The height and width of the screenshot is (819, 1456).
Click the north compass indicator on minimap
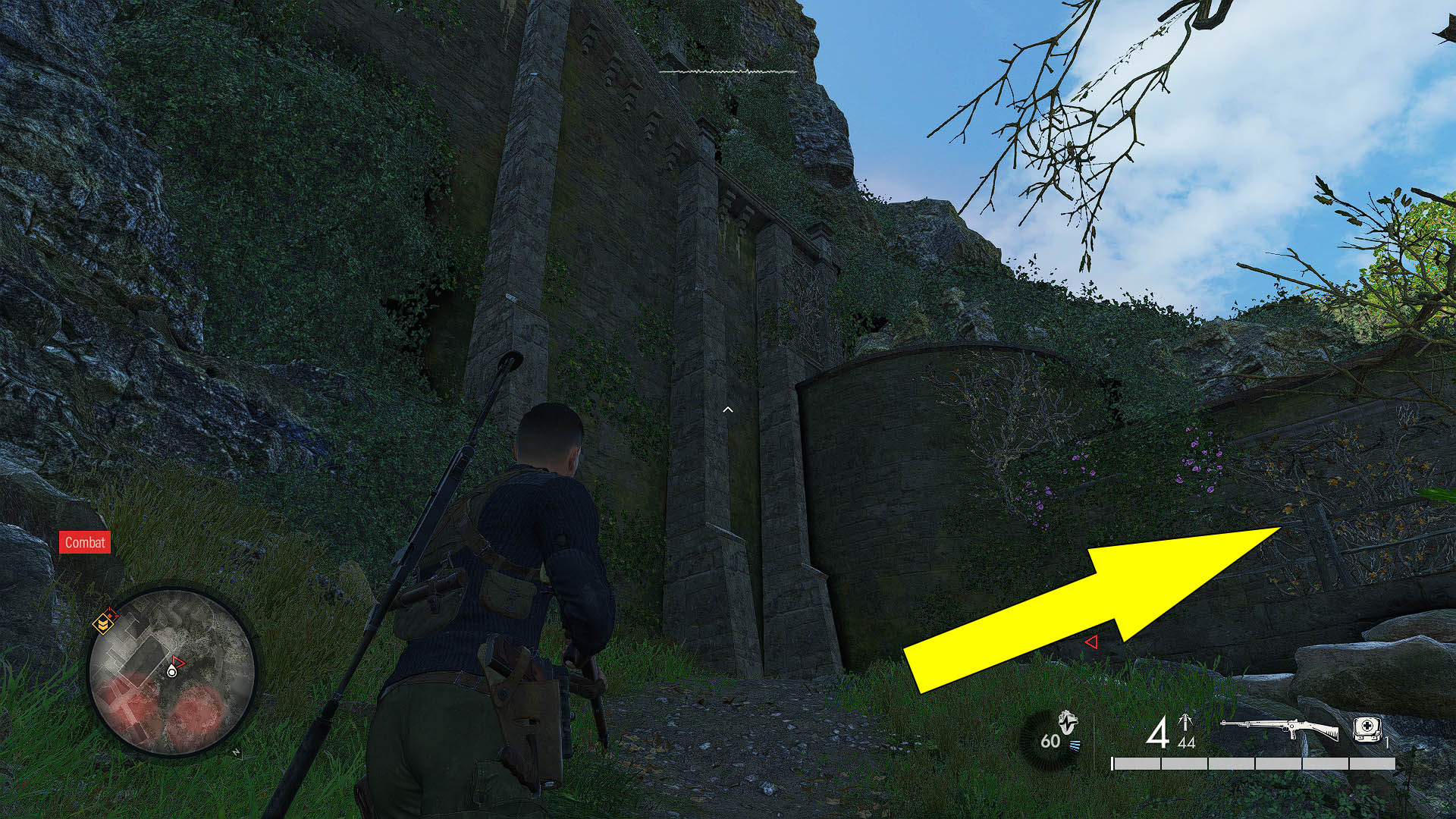tap(236, 752)
